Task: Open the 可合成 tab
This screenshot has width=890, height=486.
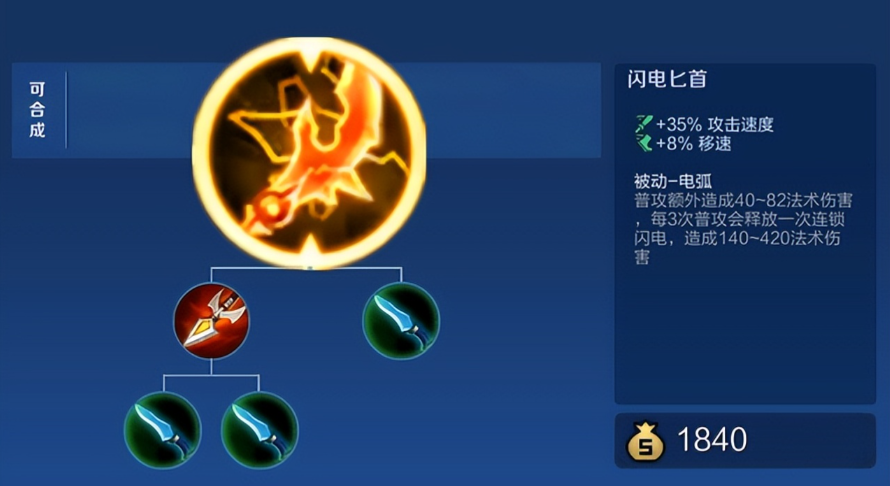Action: [38, 110]
